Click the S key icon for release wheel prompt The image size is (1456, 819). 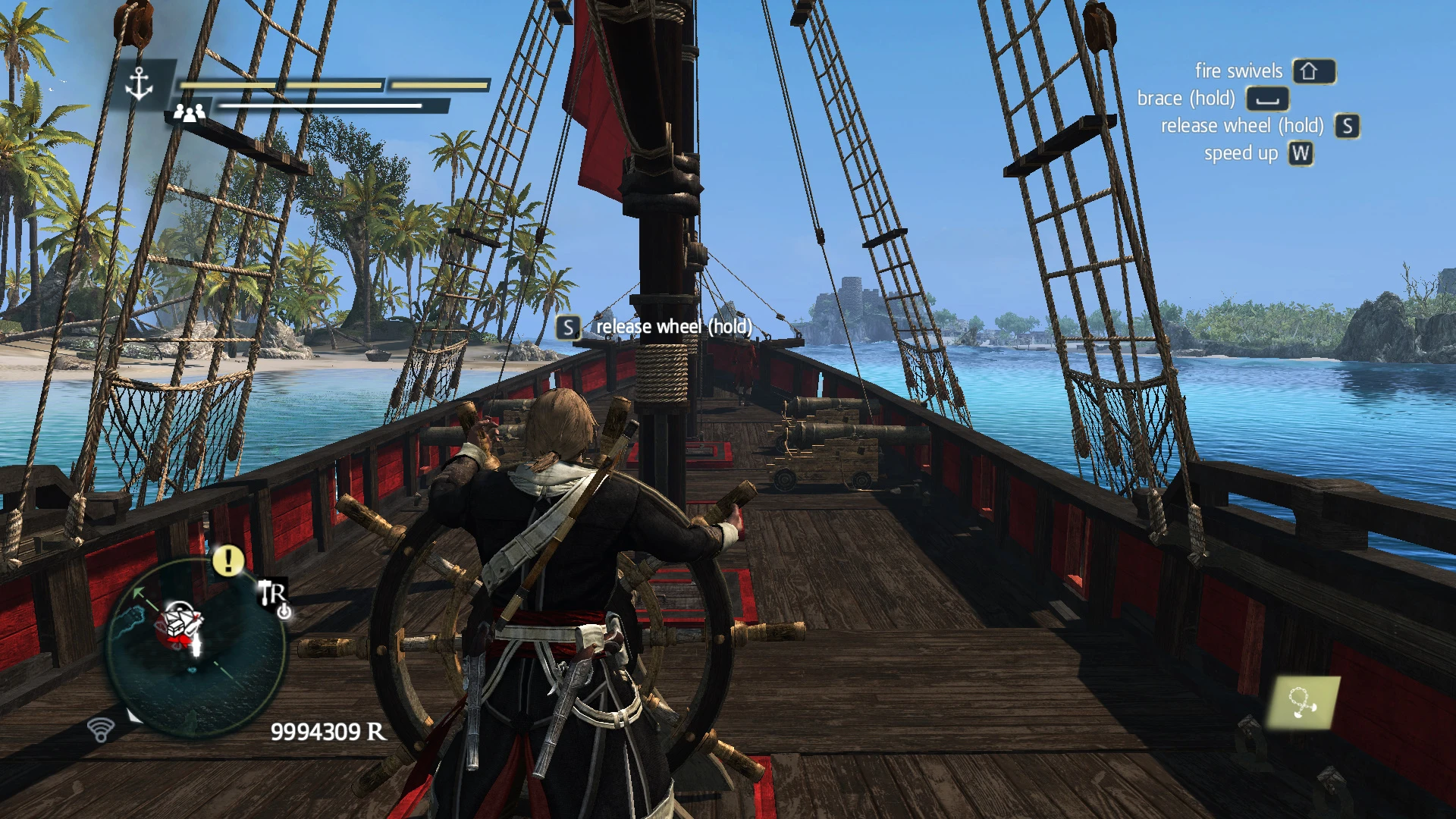[1348, 126]
